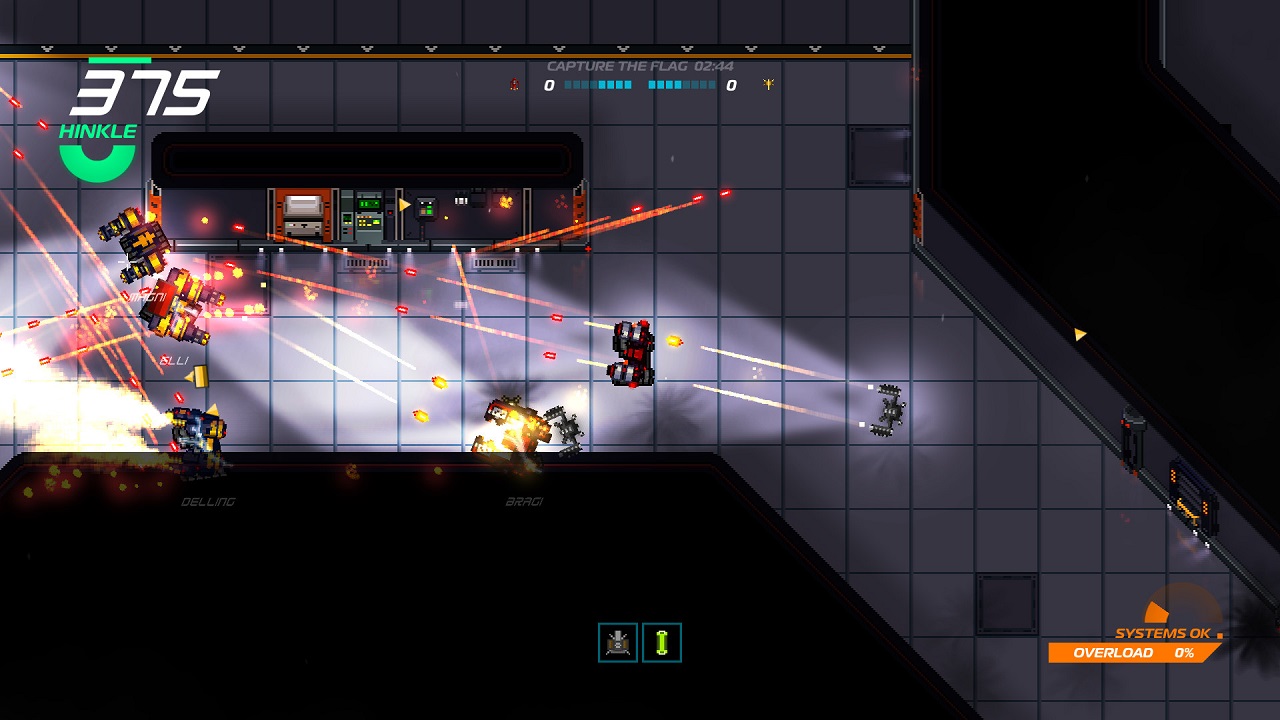Click the red team emblem icon
Image resolution: width=1280 pixels, height=720 pixels.
point(514,85)
